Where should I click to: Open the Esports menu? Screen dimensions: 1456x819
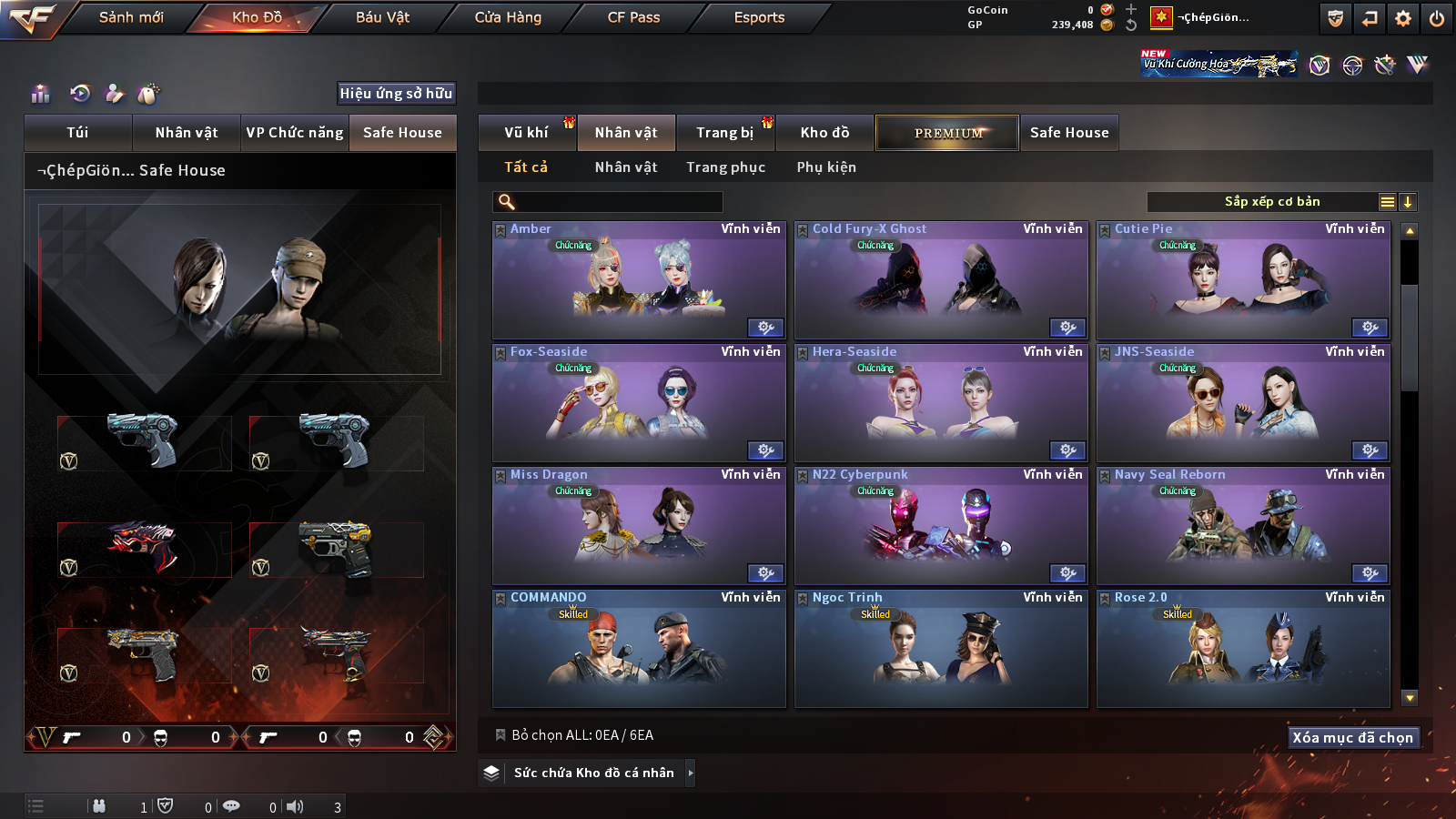[x=759, y=17]
